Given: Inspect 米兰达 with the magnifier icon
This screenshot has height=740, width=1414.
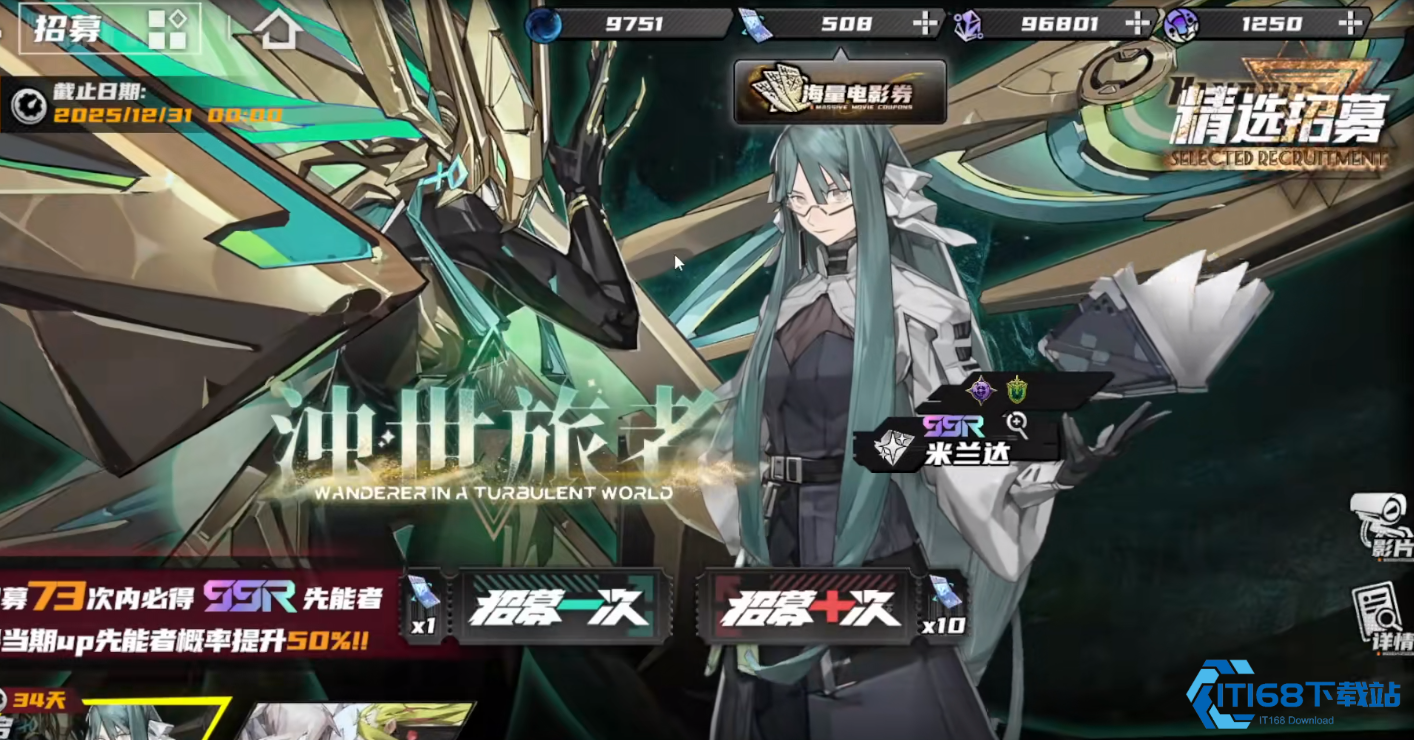Looking at the screenshot, I should [x=1018, y=425].
